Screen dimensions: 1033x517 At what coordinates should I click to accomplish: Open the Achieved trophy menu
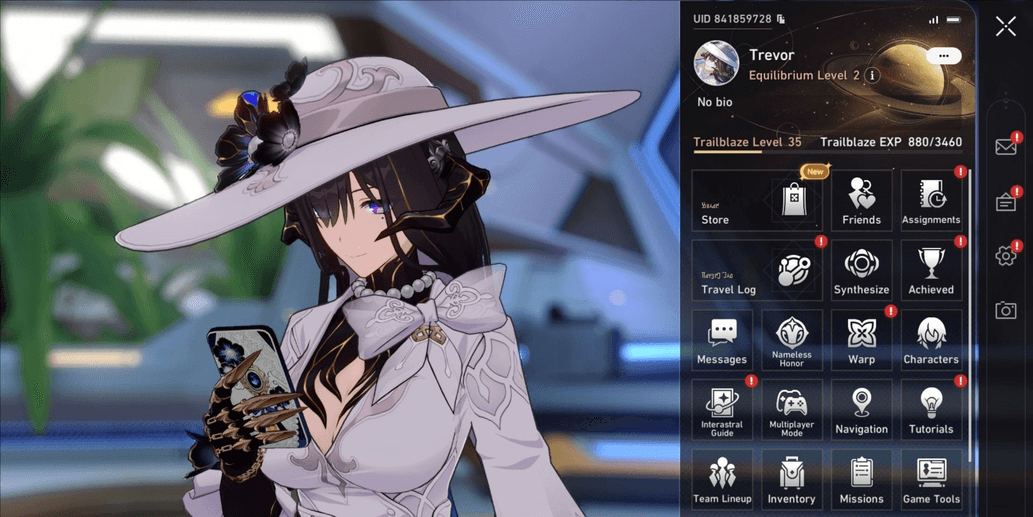coord(931,271)
